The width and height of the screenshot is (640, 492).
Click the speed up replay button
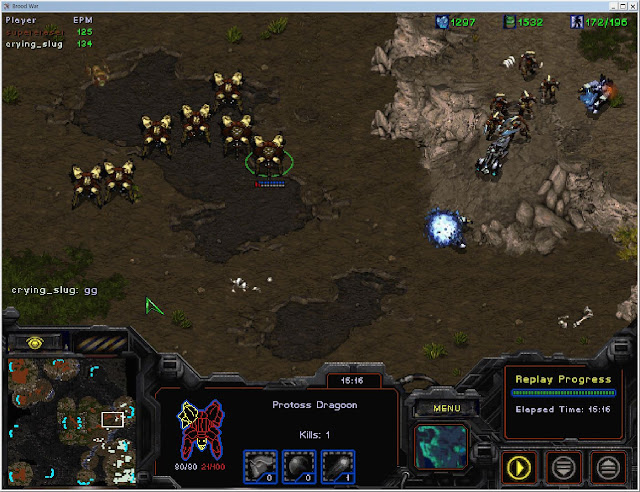pyautogui.click(x=608, y=465)
